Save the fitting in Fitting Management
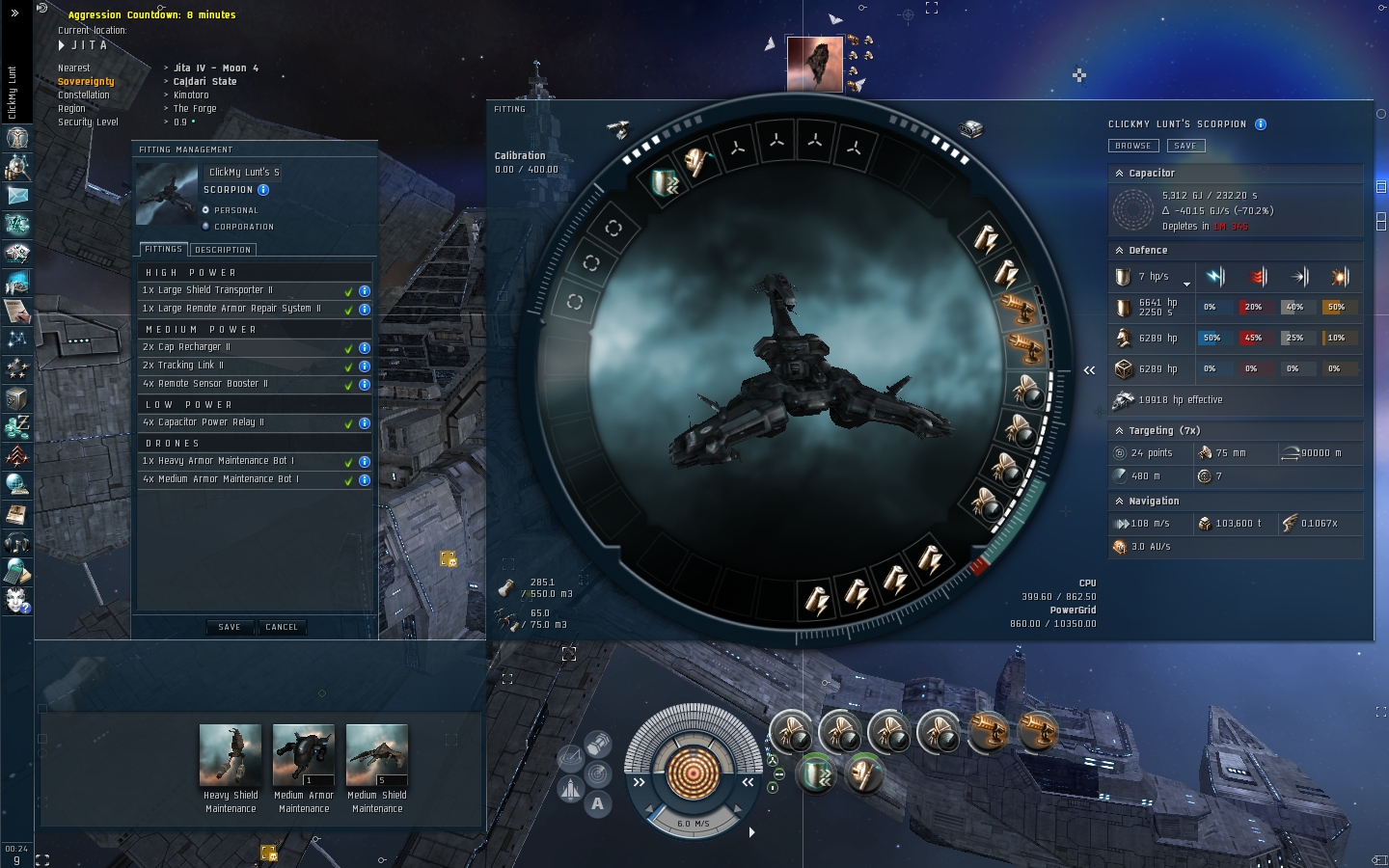 click(229, 627)
